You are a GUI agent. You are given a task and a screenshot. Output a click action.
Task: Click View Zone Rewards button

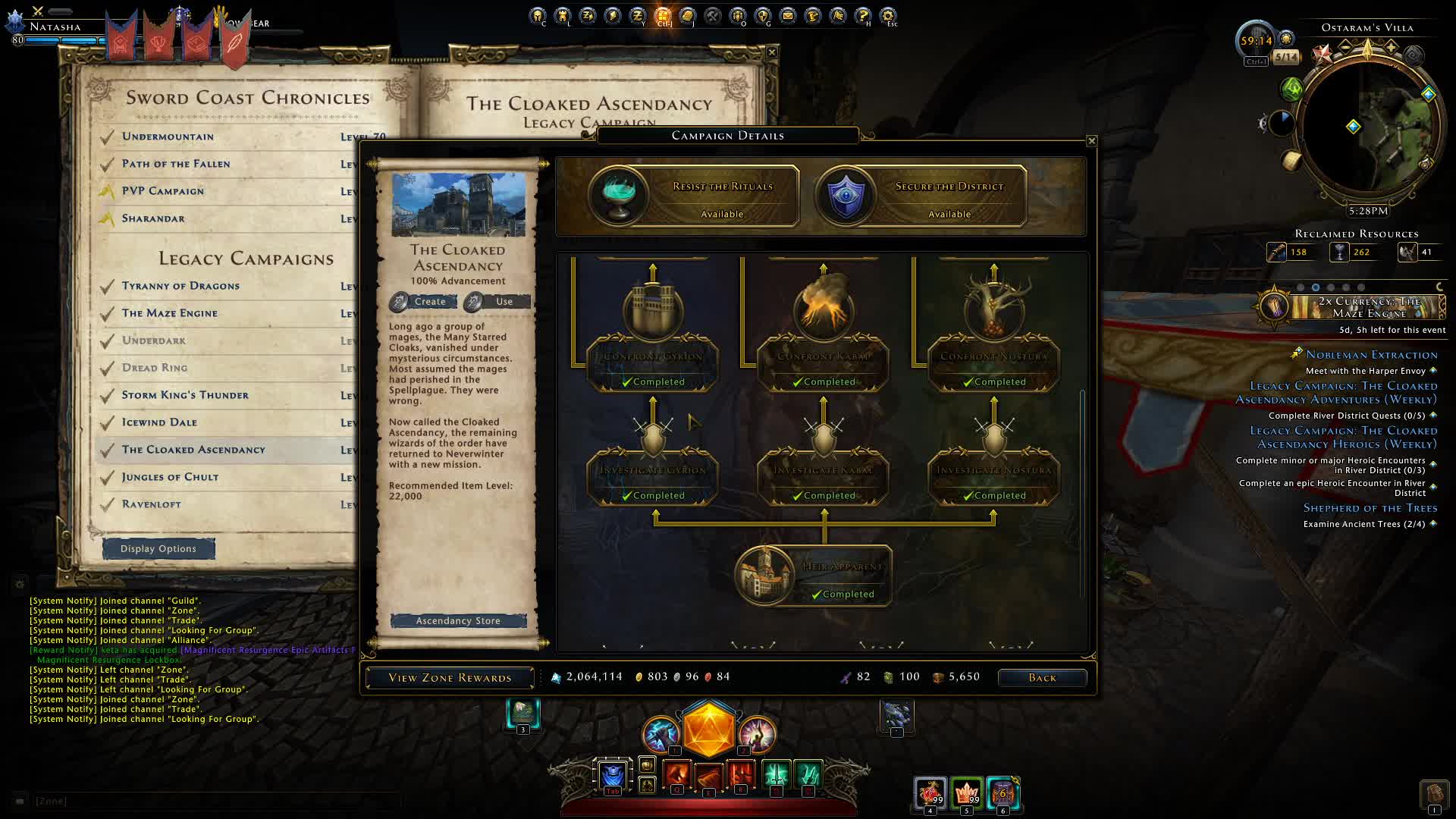click(450, 678)
